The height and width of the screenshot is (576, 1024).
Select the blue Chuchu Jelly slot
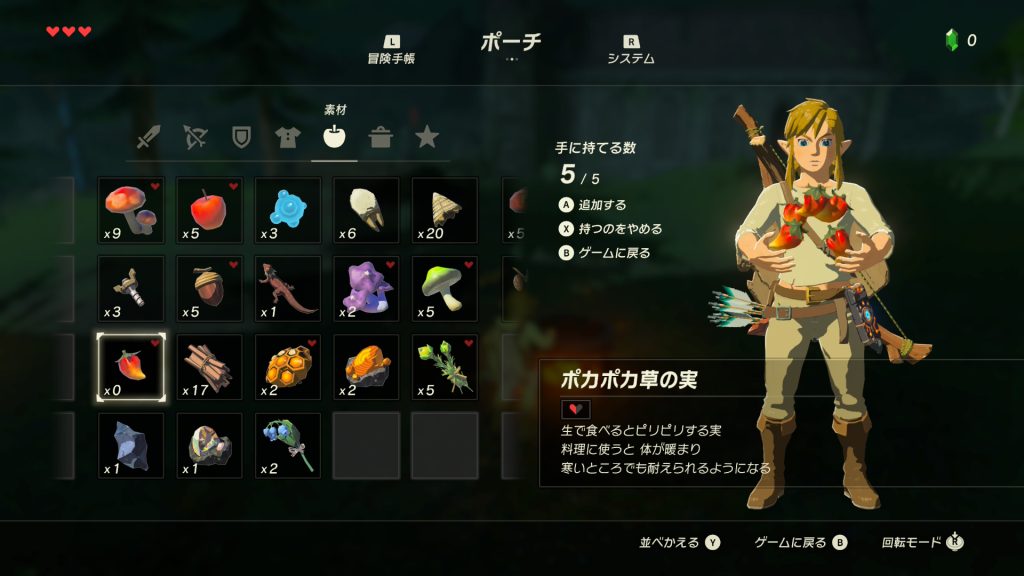click(x=287, y=210)
